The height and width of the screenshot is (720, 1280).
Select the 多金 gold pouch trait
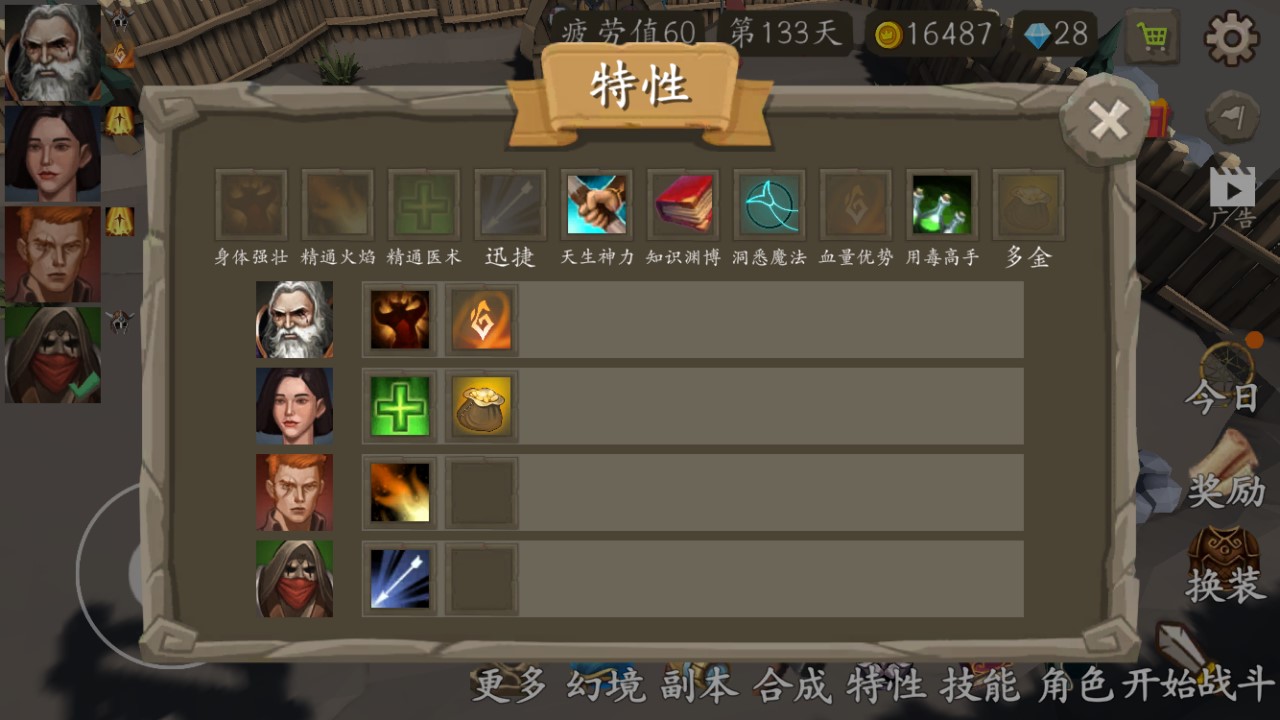[x=1028, y=204]
